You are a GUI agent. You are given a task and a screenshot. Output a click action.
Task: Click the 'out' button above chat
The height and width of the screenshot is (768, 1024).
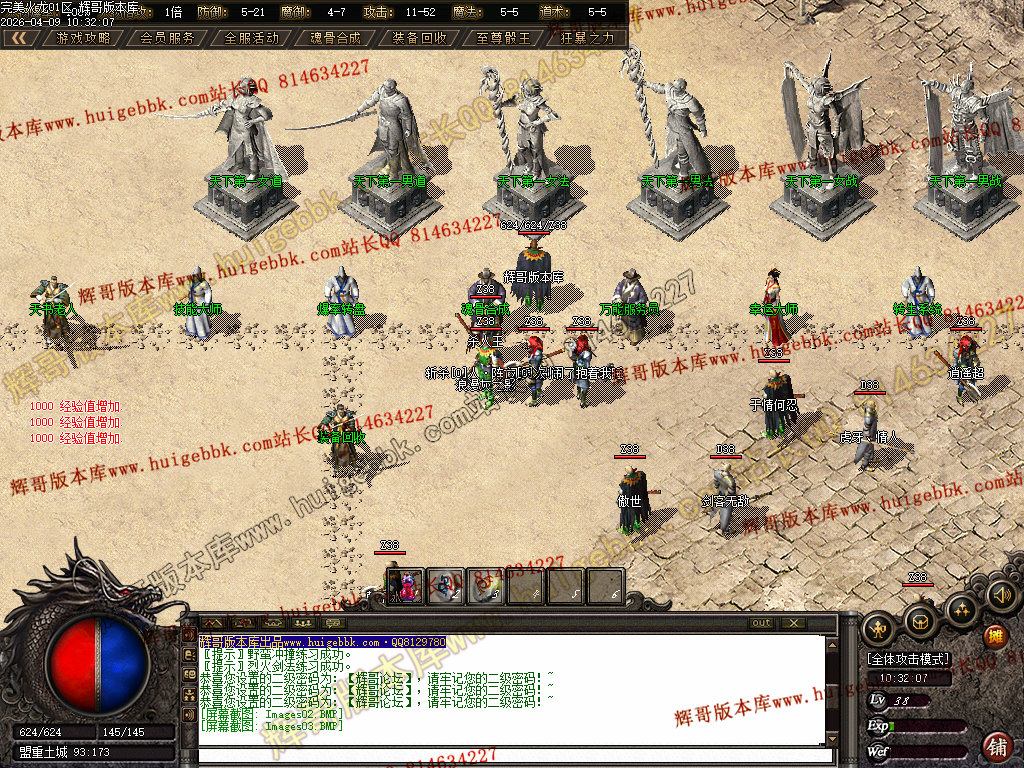pos(762,623)
